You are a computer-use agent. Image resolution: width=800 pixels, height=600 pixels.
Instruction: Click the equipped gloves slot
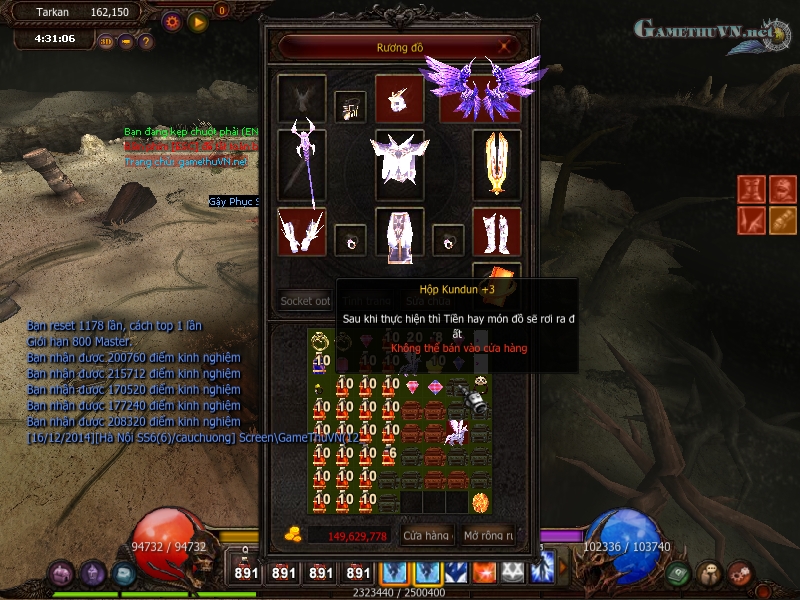(302, 232)
